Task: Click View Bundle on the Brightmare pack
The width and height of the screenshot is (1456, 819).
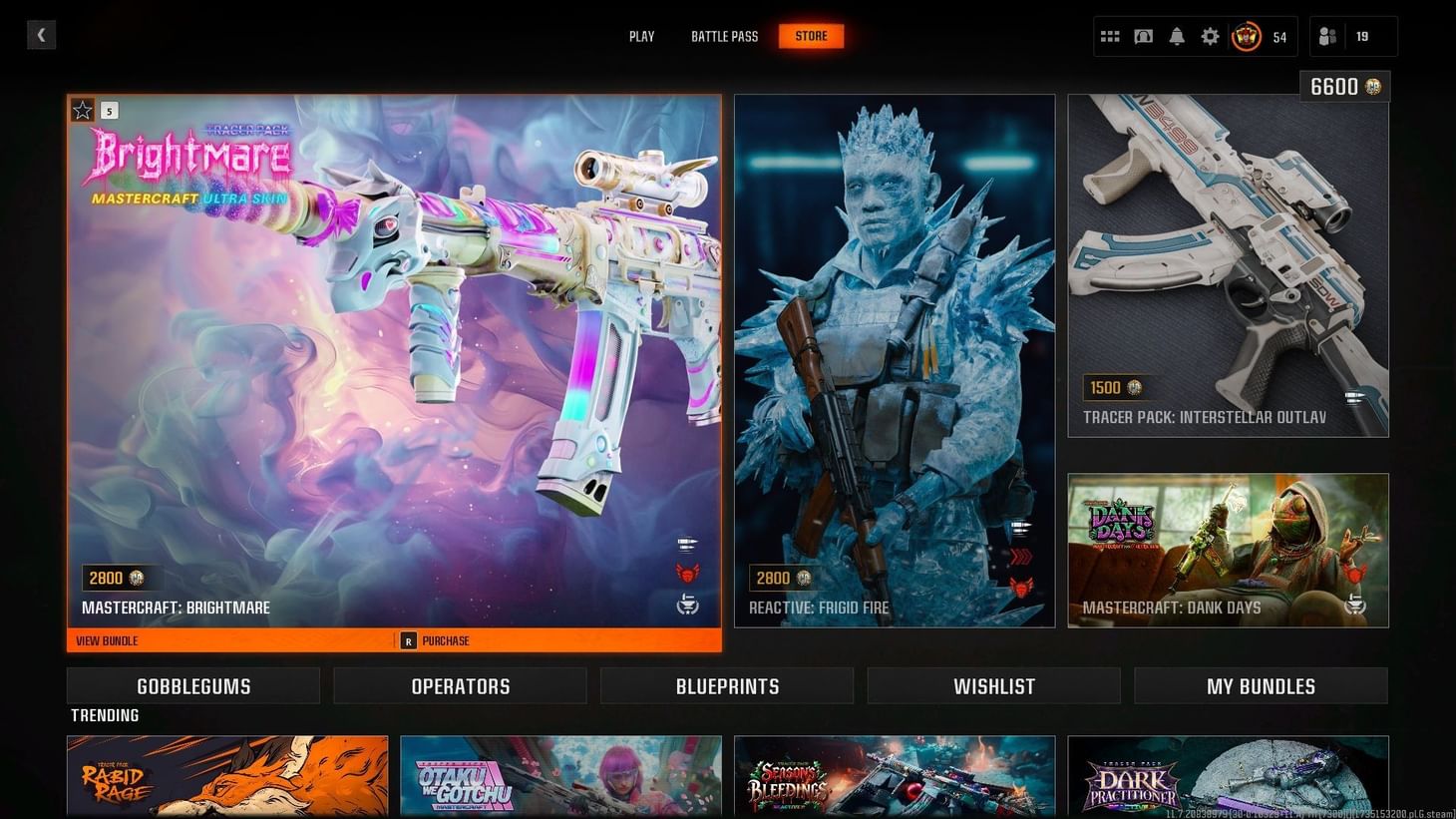Action: coord(107,640)
